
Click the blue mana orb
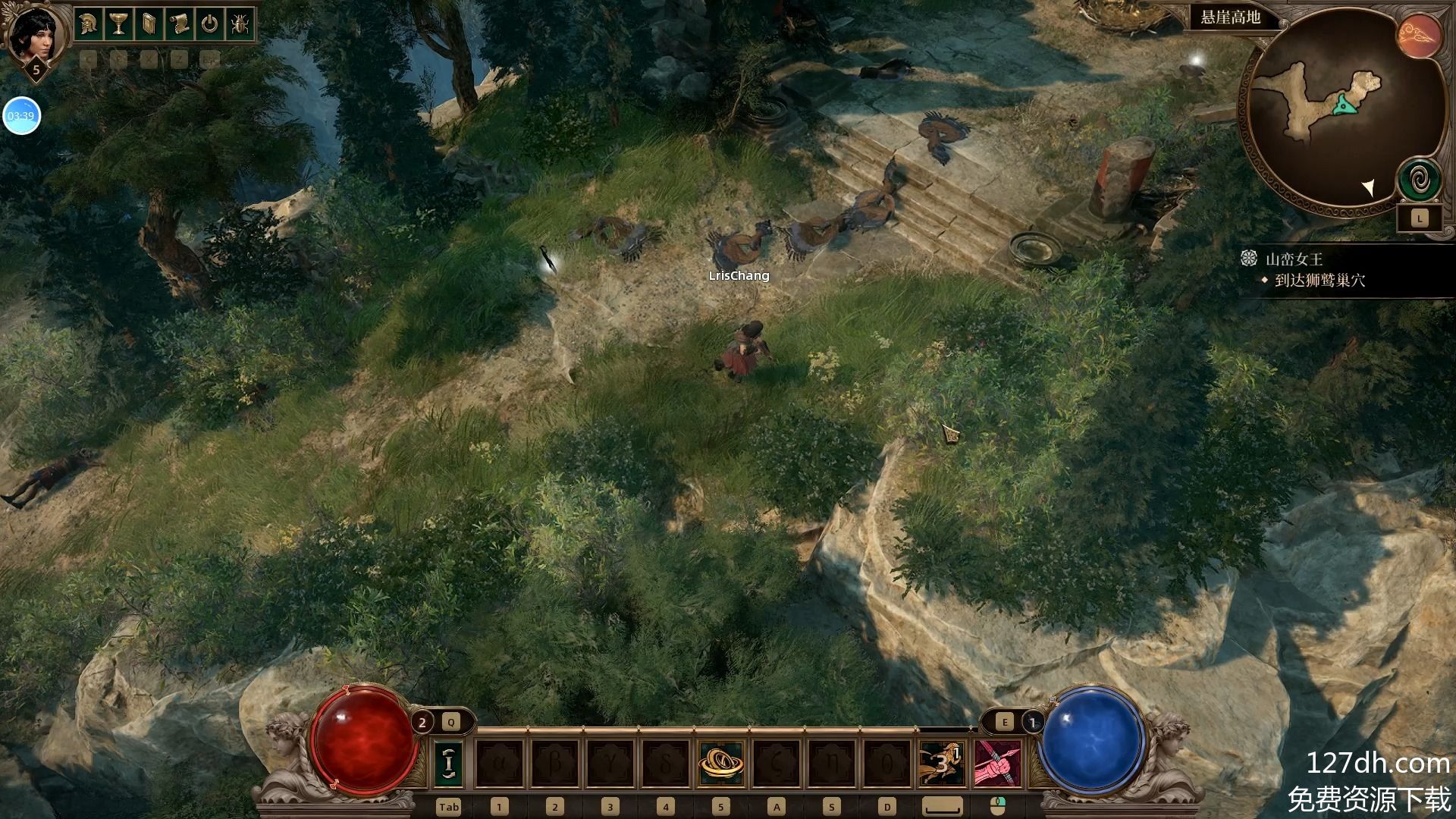[x=1092, y=739]
